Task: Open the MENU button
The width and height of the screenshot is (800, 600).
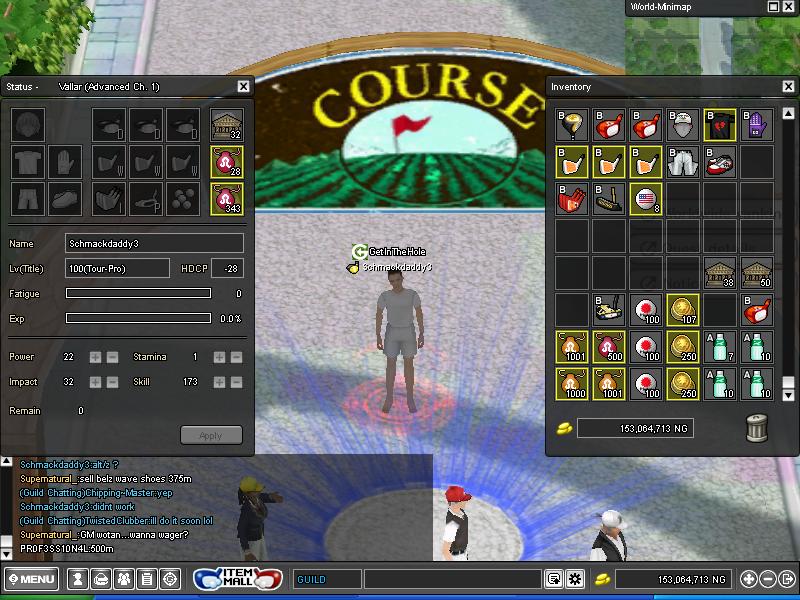Action: click(x=31, y=579)
